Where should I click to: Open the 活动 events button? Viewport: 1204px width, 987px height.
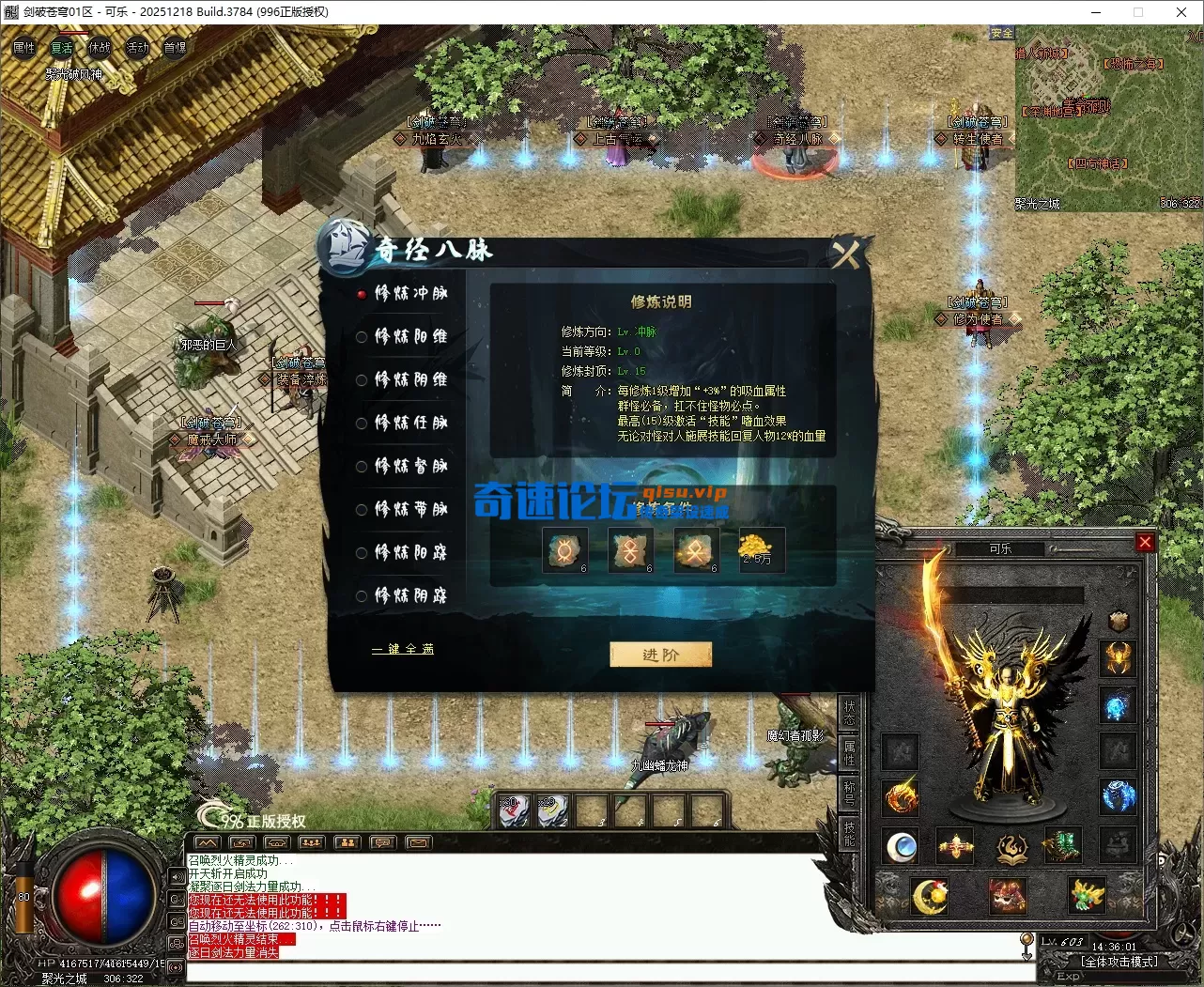[137, 48]
